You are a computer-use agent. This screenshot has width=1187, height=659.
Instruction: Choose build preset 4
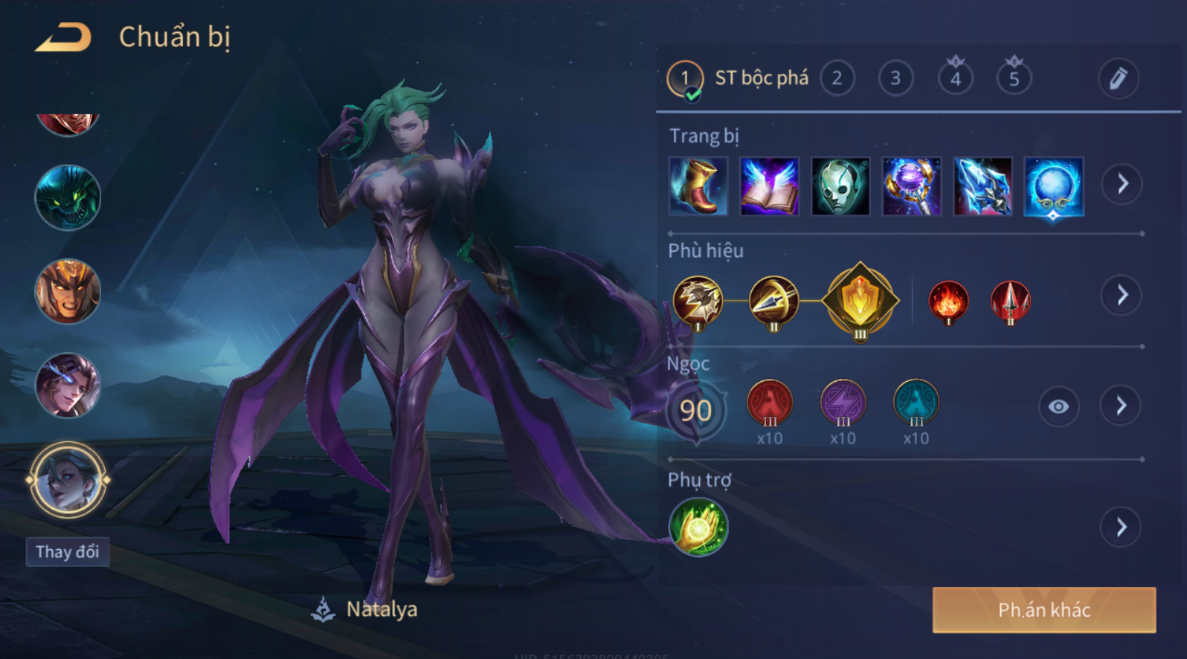click(x=955, y=78)
